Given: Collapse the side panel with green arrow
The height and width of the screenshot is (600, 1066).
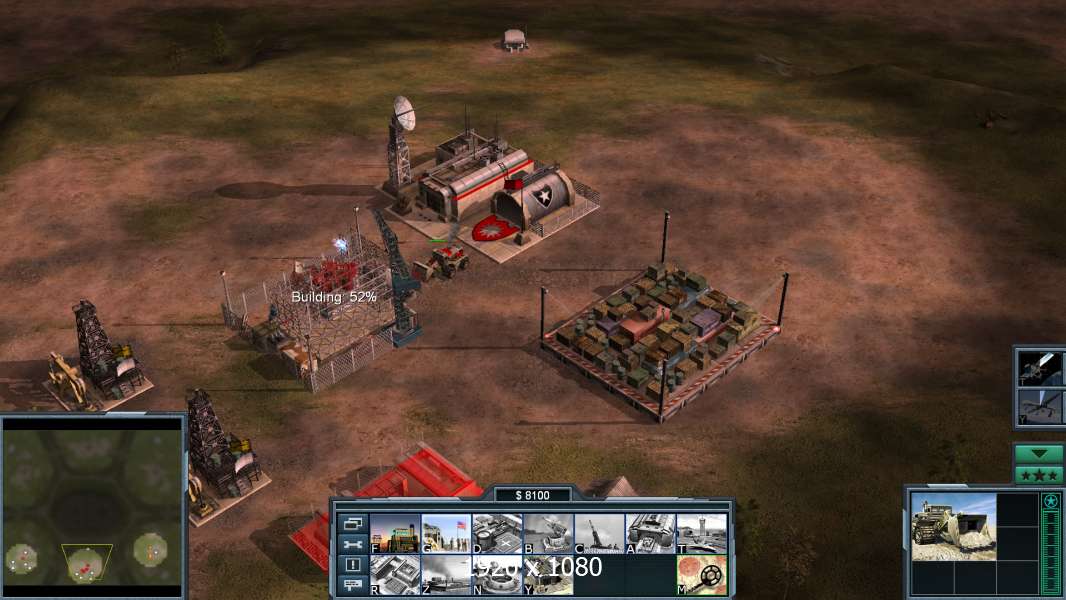Looking at the screenshot, I should click(1038, 454).
